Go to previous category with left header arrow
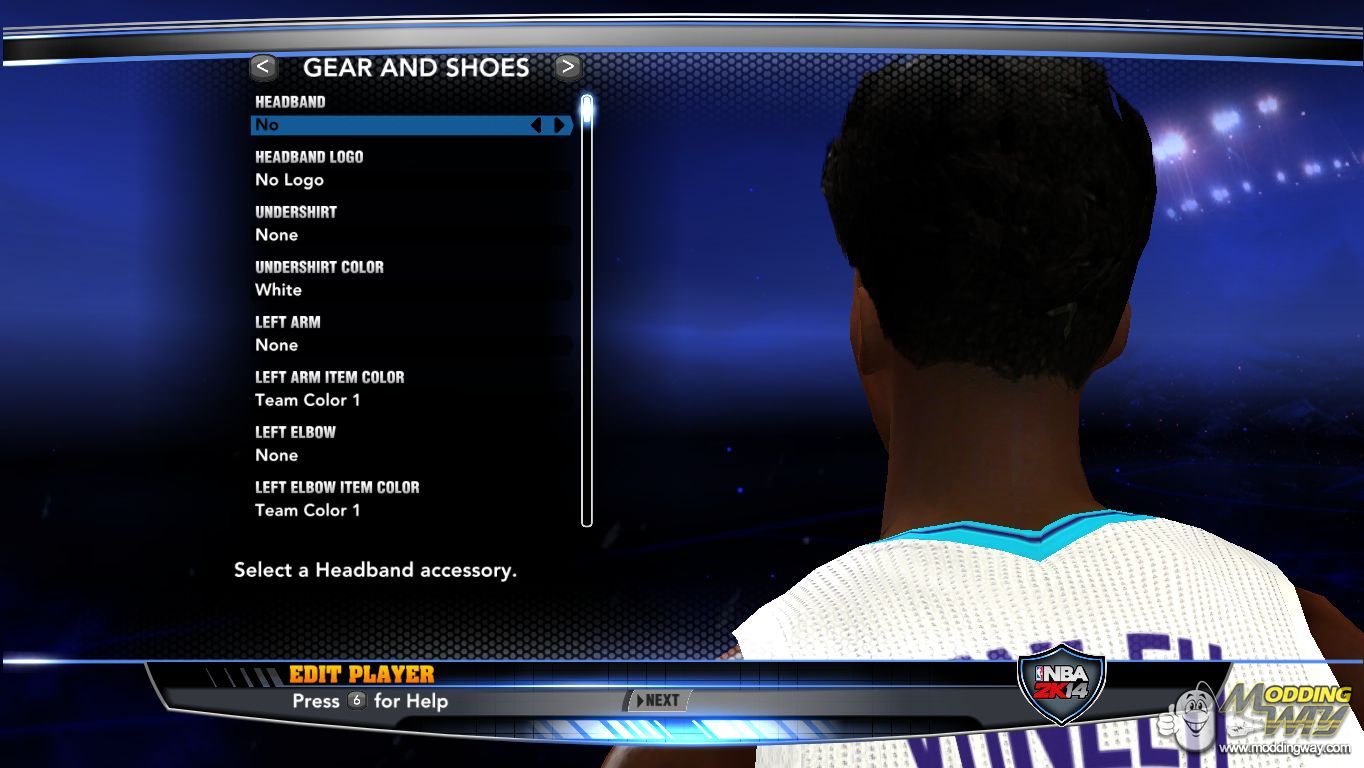Screen dimensions: 1364x768 [x=263, y=67]
